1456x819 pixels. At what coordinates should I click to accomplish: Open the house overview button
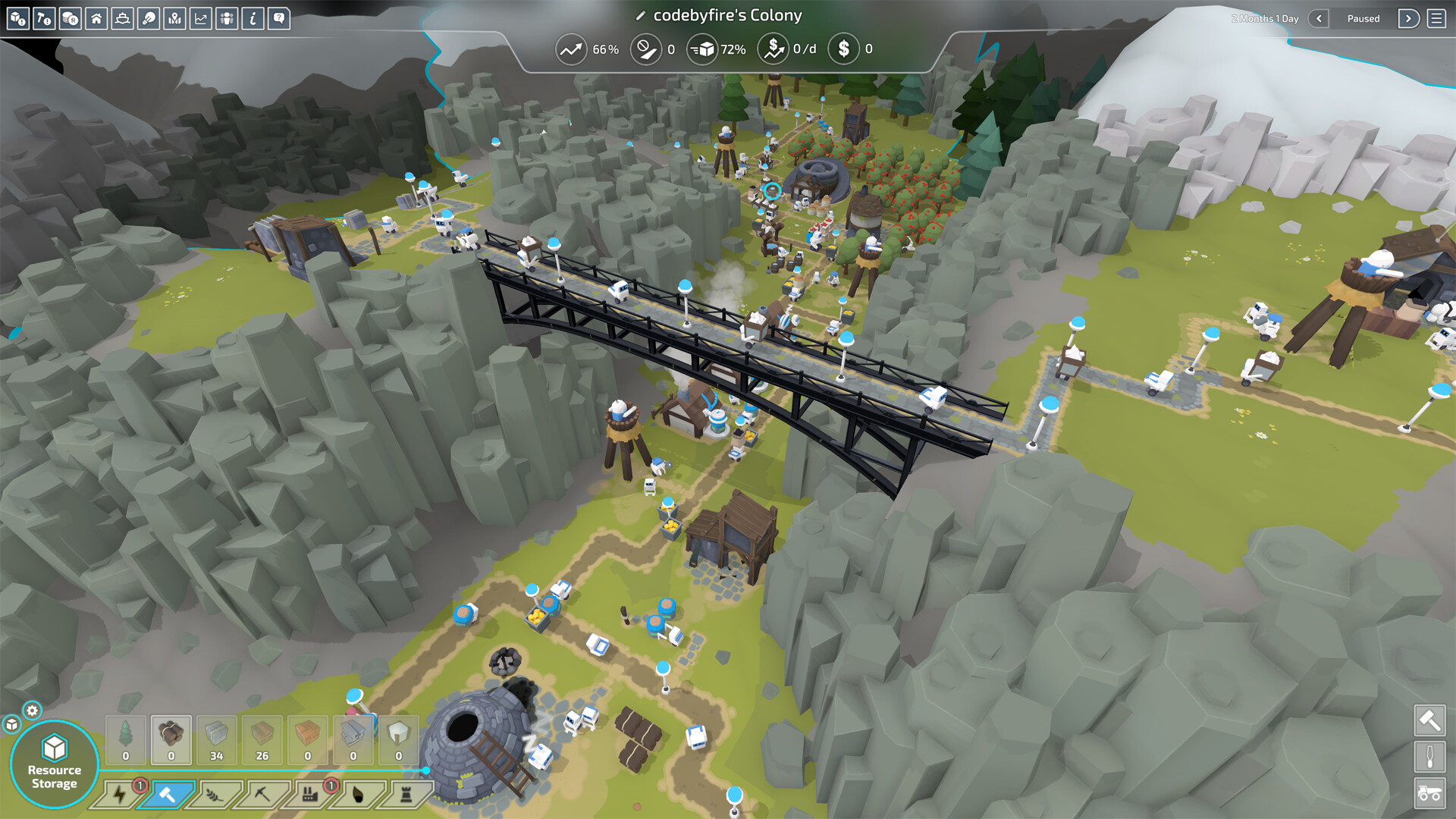pyautogui.click(x=96, y=18)
